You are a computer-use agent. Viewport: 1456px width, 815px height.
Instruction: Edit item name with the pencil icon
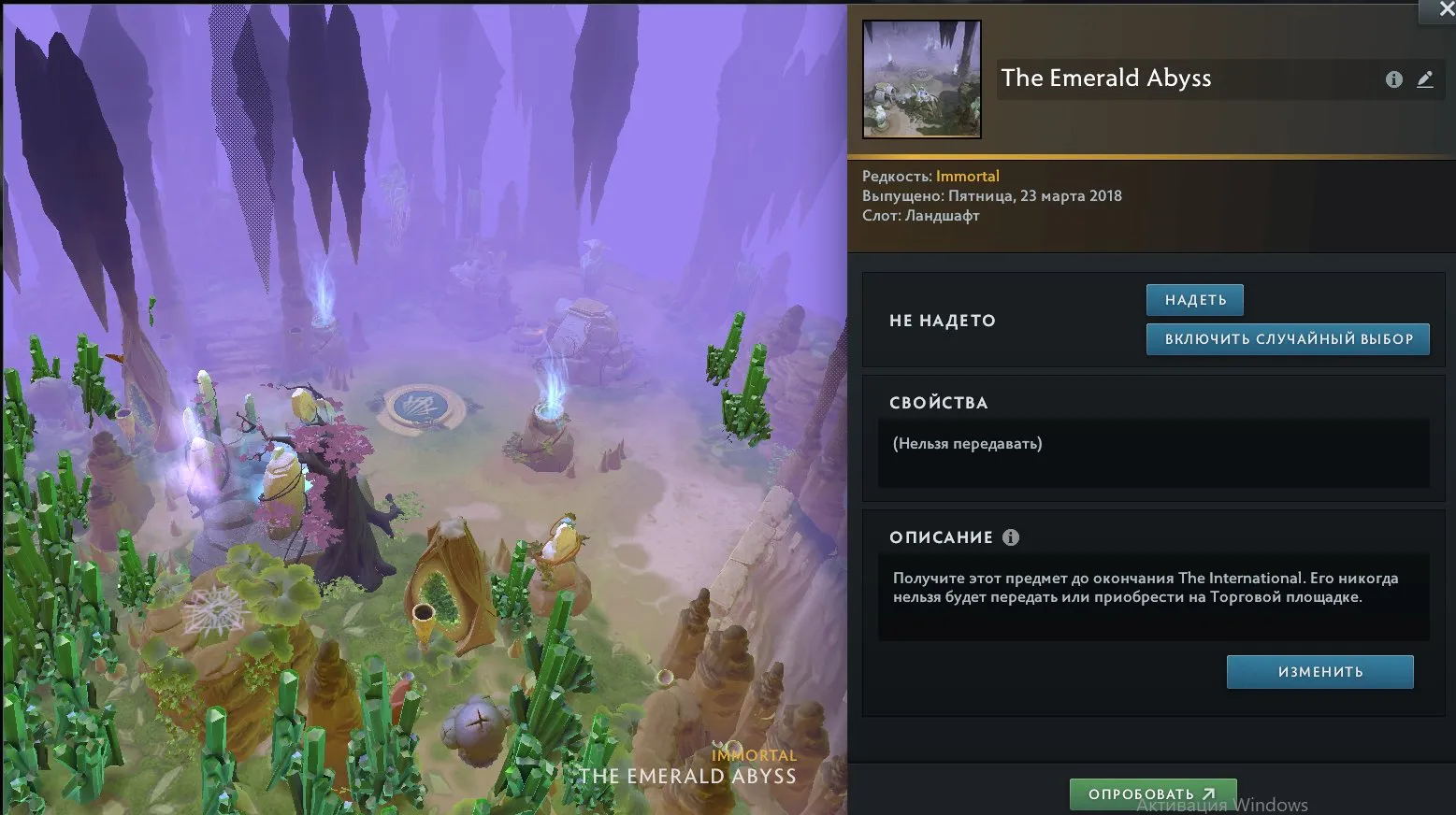click(1425, 79)
